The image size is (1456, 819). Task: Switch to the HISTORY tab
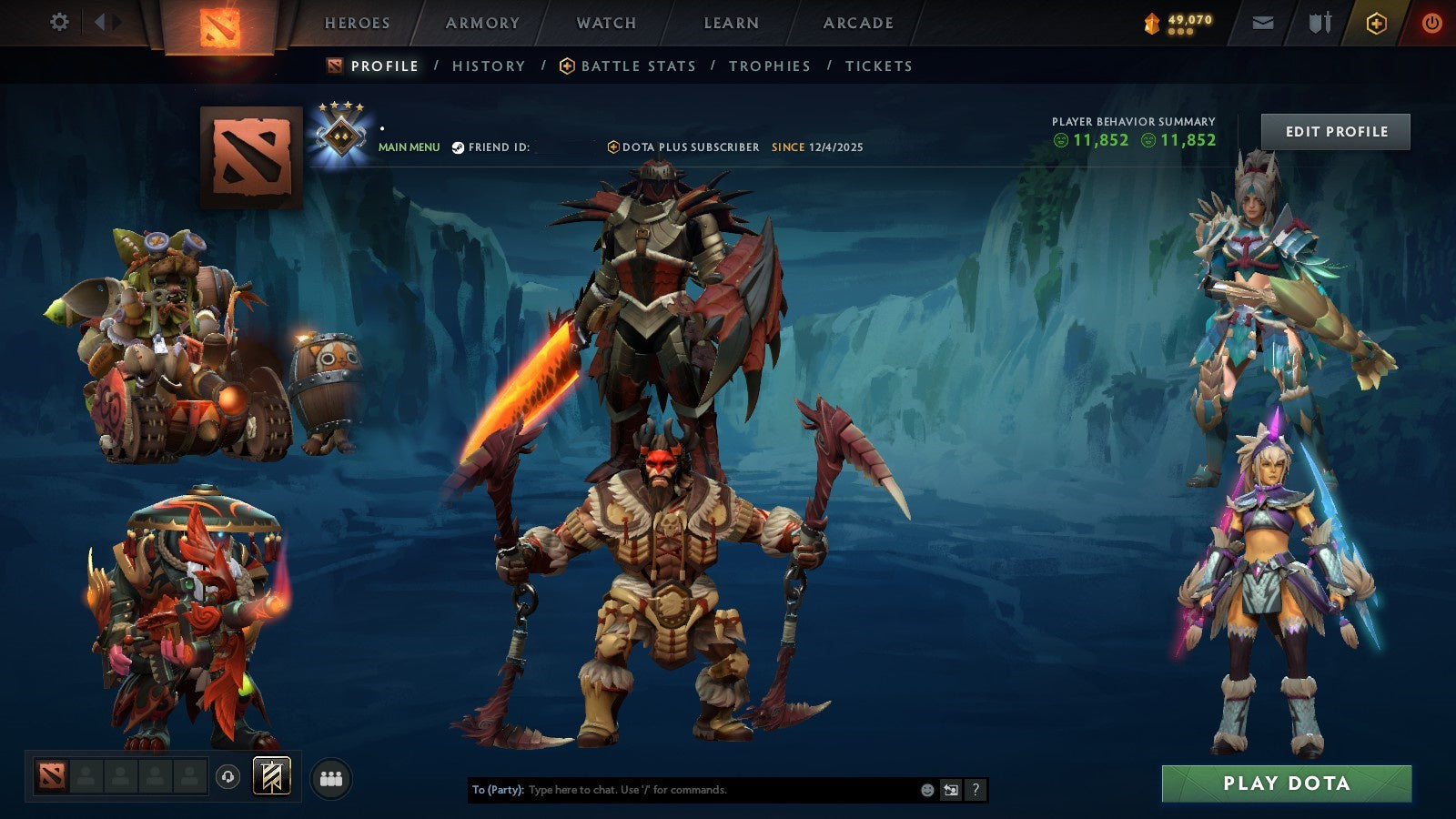point(490,66)
